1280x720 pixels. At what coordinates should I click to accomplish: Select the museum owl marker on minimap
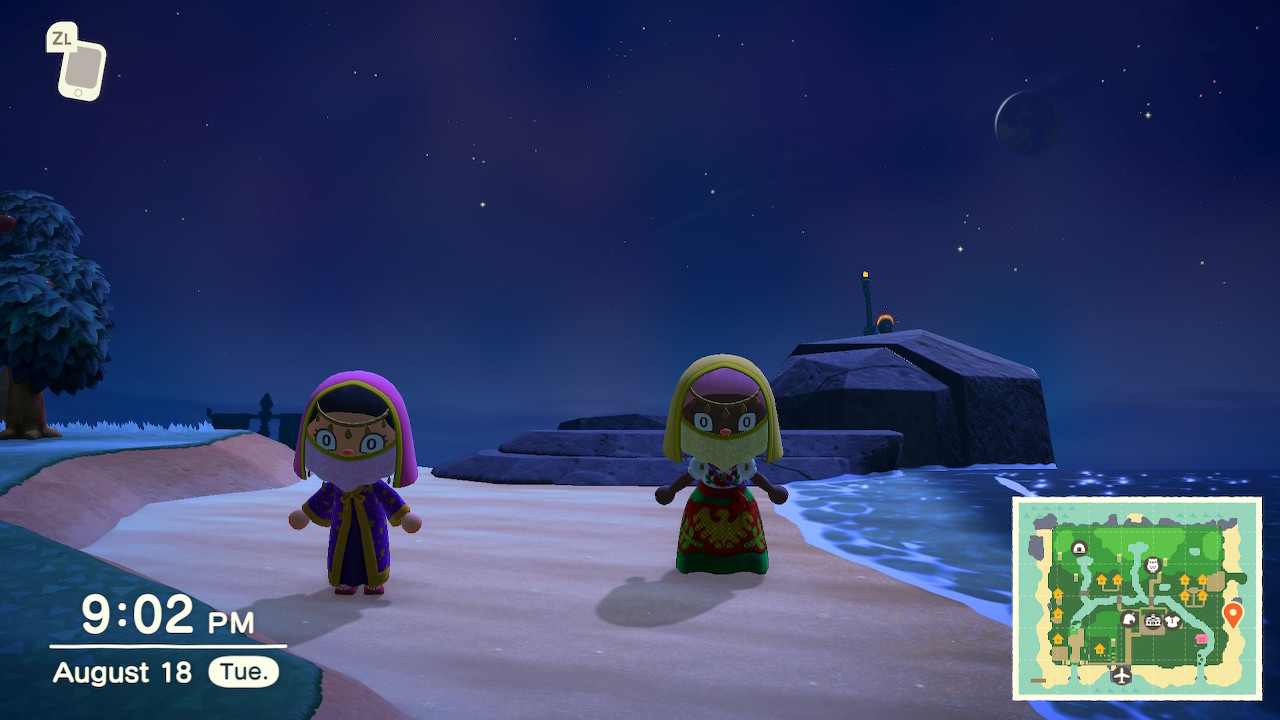pos(1152,565)
